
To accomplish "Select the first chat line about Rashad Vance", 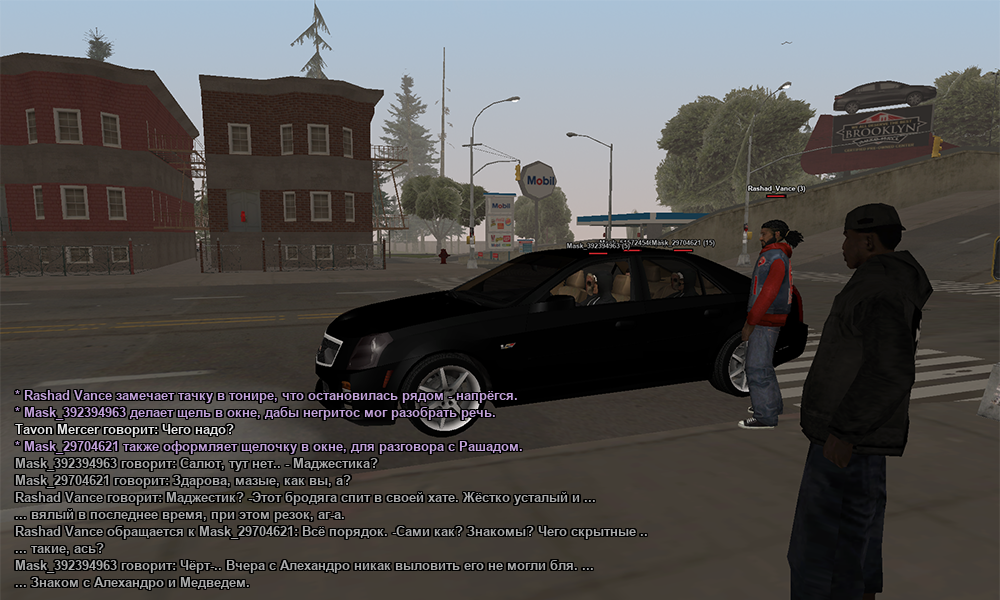I will tap(266, 395).
